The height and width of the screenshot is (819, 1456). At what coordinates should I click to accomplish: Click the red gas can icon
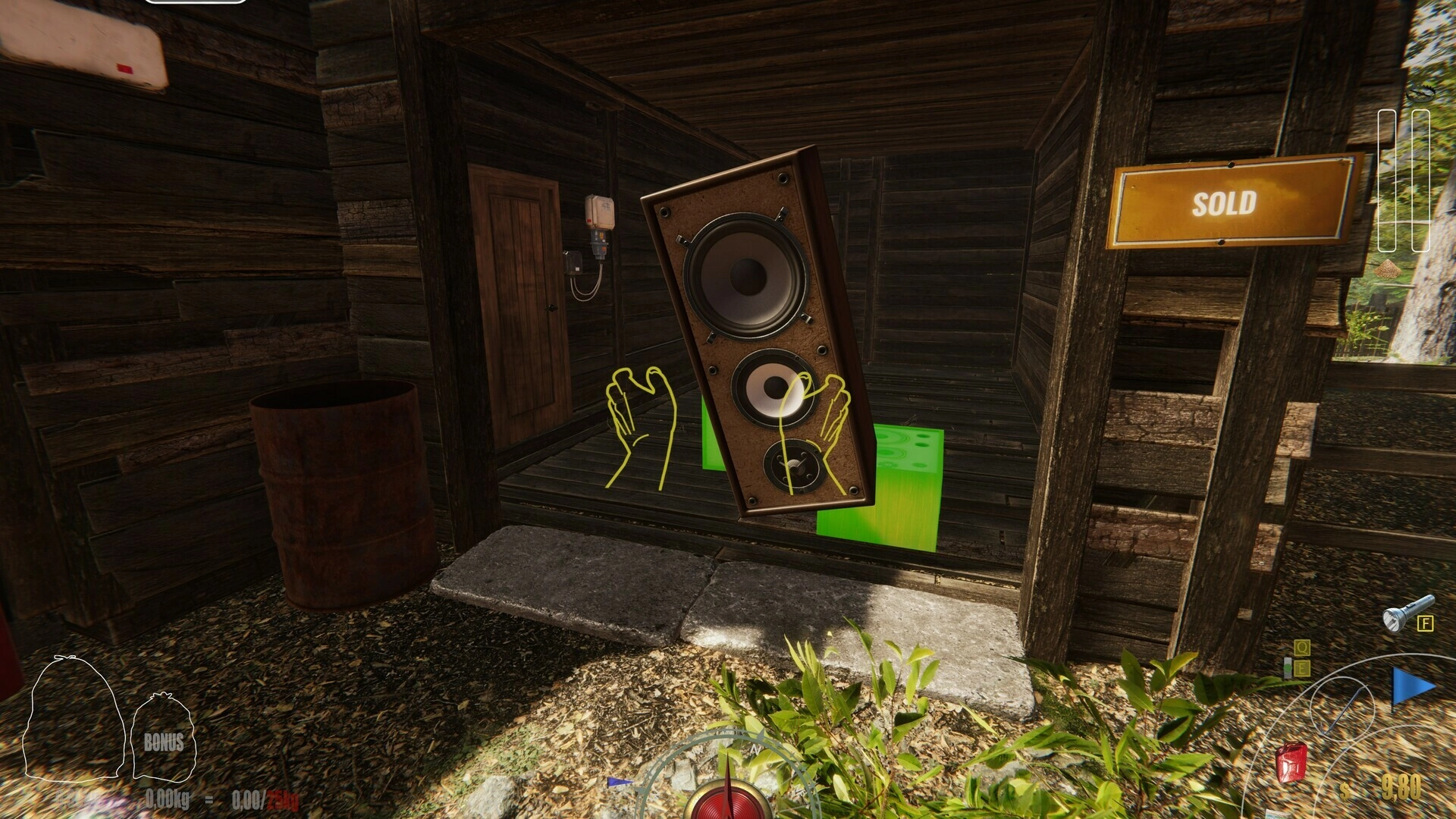pyautogui.click(x=1291, y=762)
